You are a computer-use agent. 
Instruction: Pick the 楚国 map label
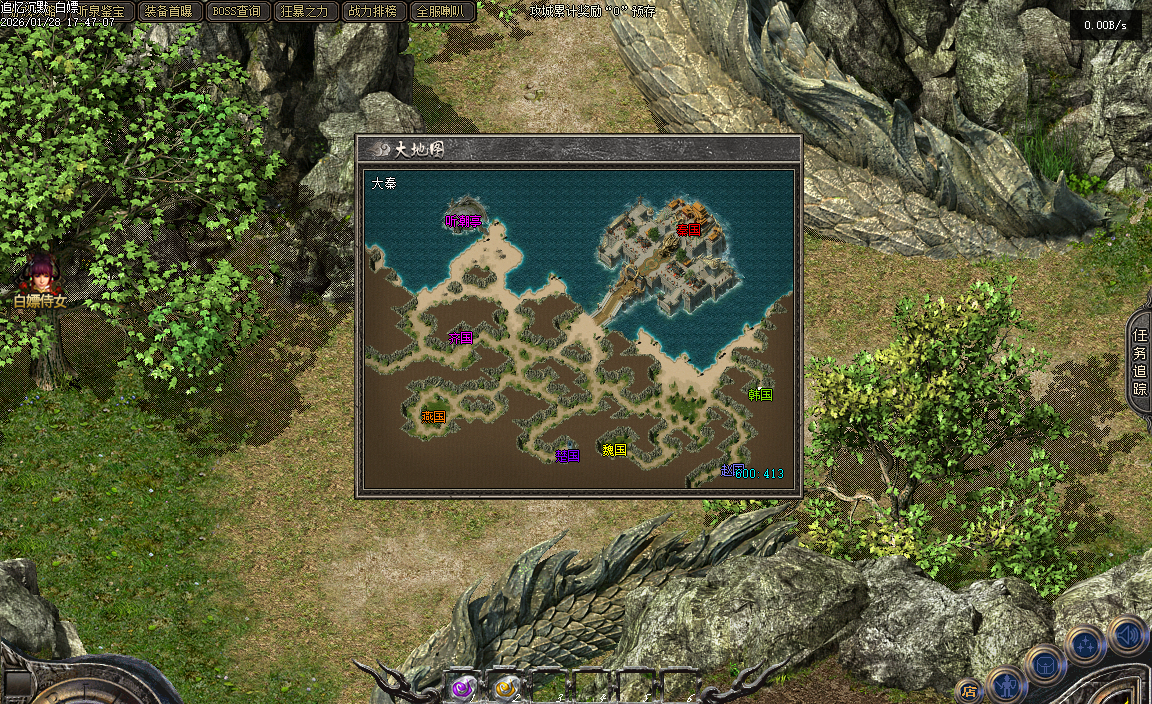(567, 456)
